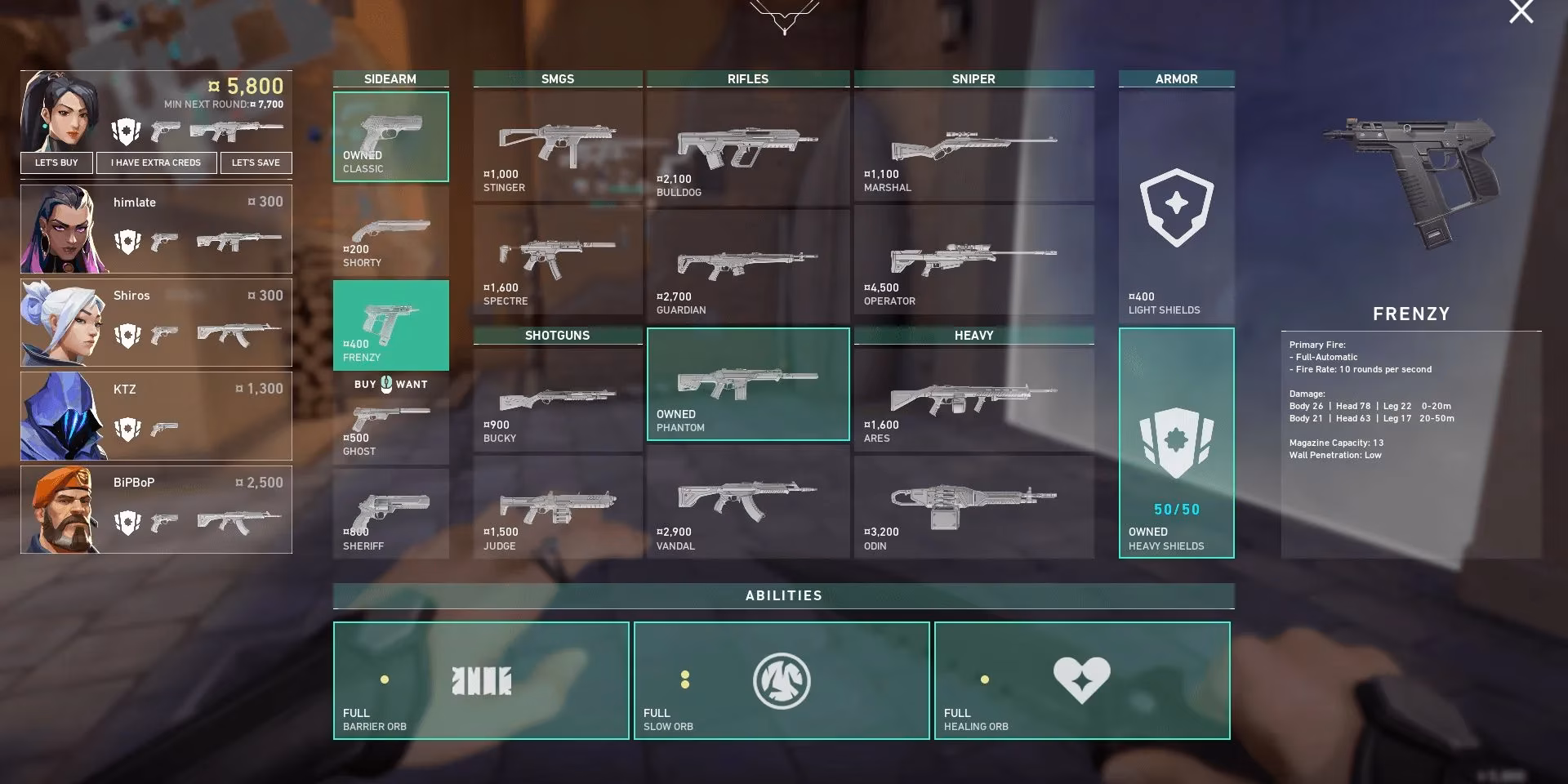Select the Spectre SMG
This screenshot has width=1568, height=784.
point(557,260)
